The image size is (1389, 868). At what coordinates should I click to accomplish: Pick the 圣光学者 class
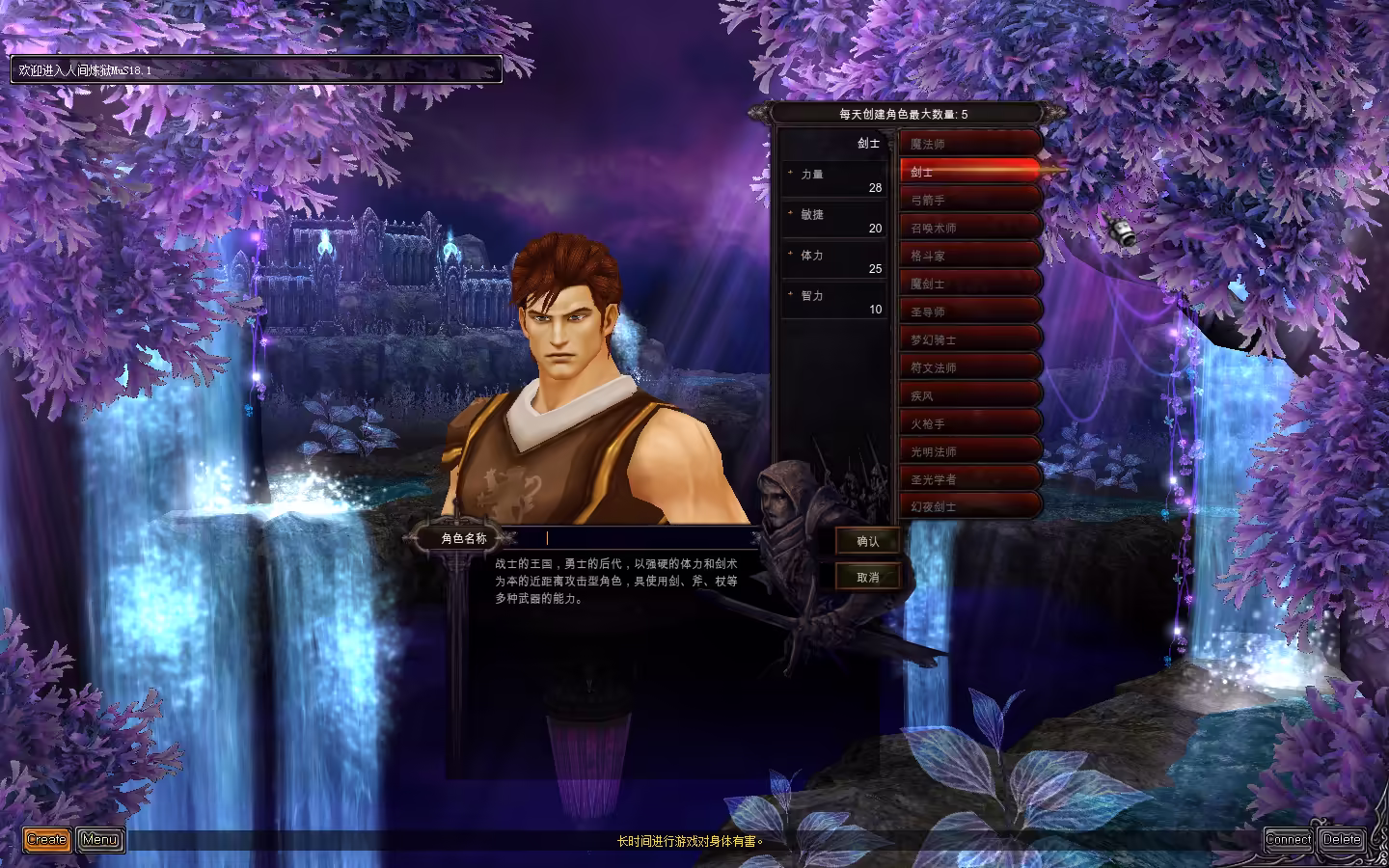click(969, 479)
